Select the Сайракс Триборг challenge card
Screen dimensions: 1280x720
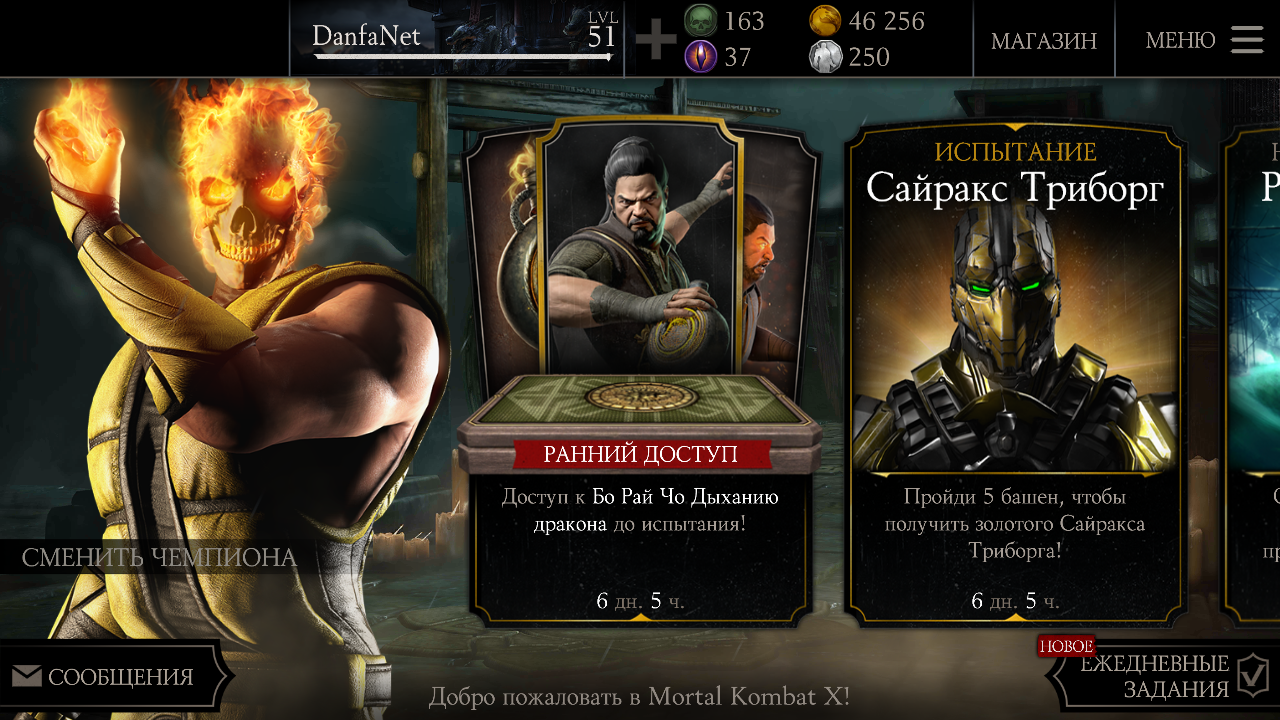point(1015,370)
